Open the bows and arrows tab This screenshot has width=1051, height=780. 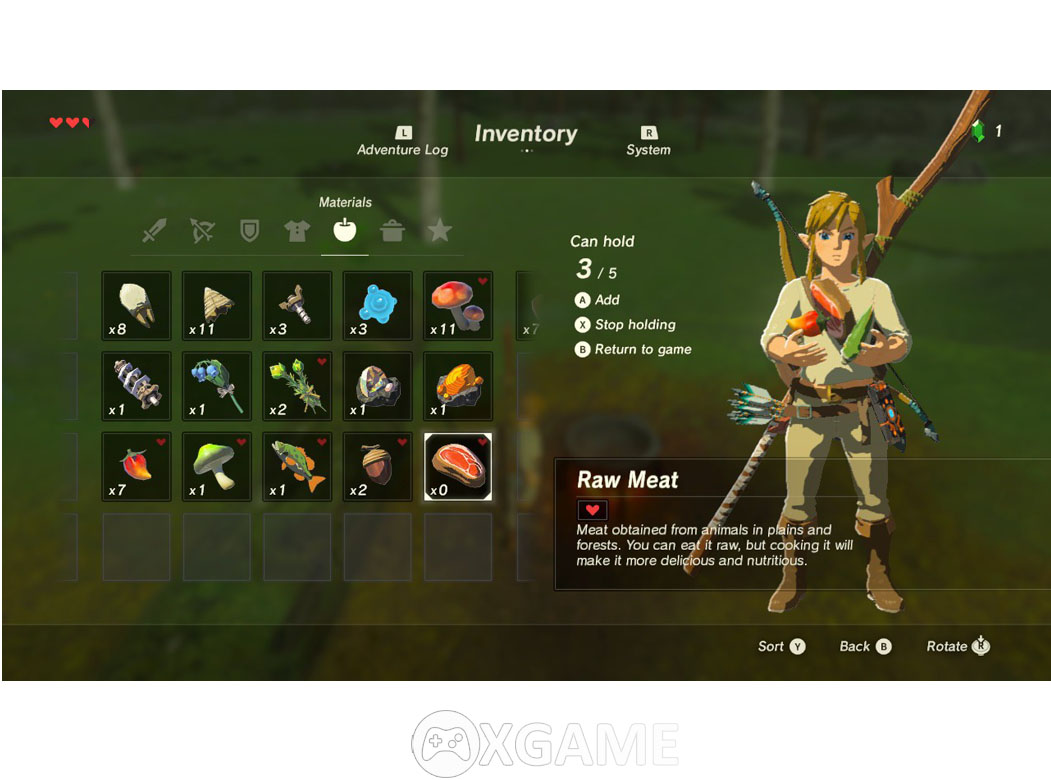coord(202,232)
